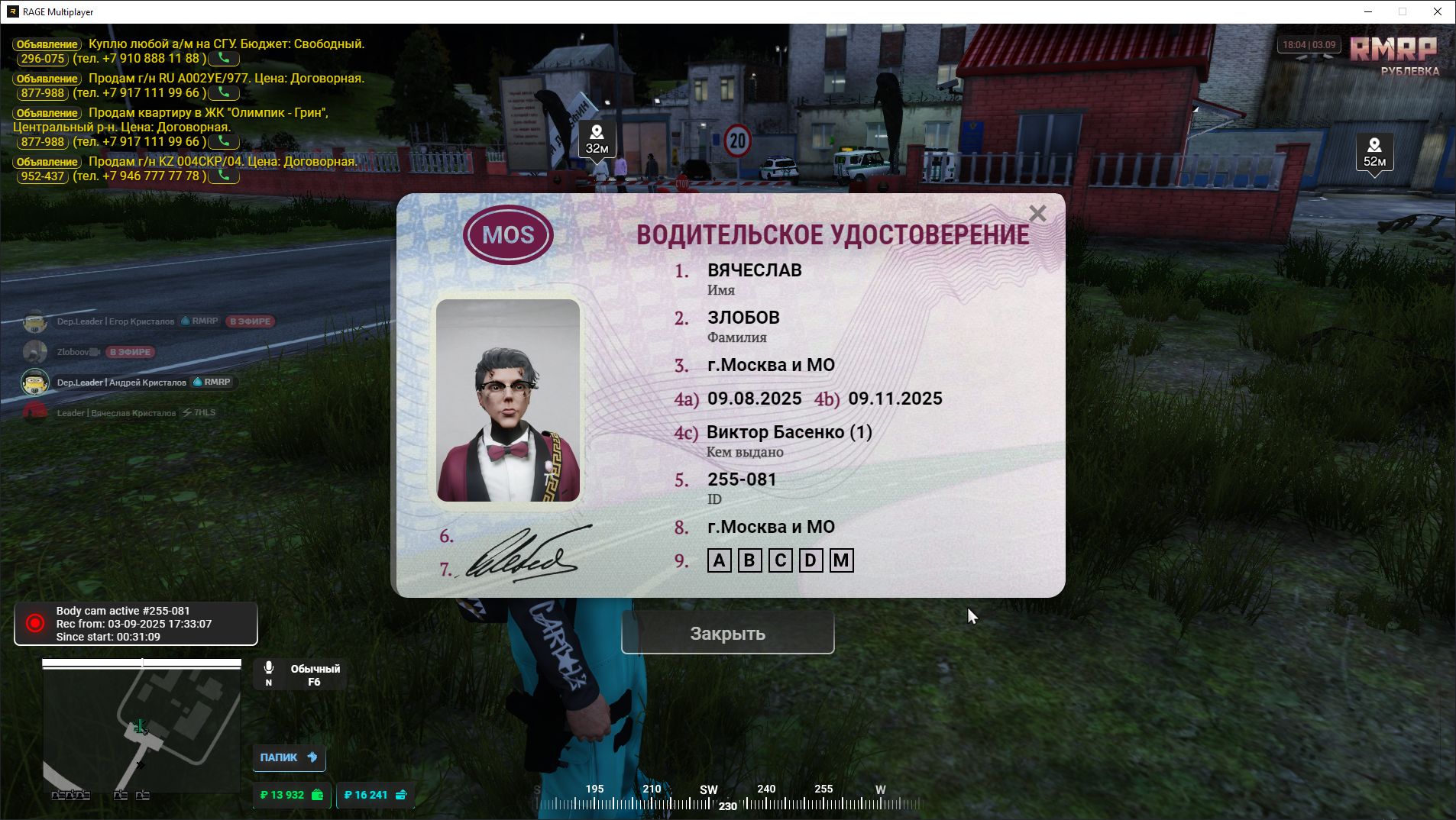Toggle the microphone voice mode indicator
This screenshot has height=820, width=1456.
299,675
